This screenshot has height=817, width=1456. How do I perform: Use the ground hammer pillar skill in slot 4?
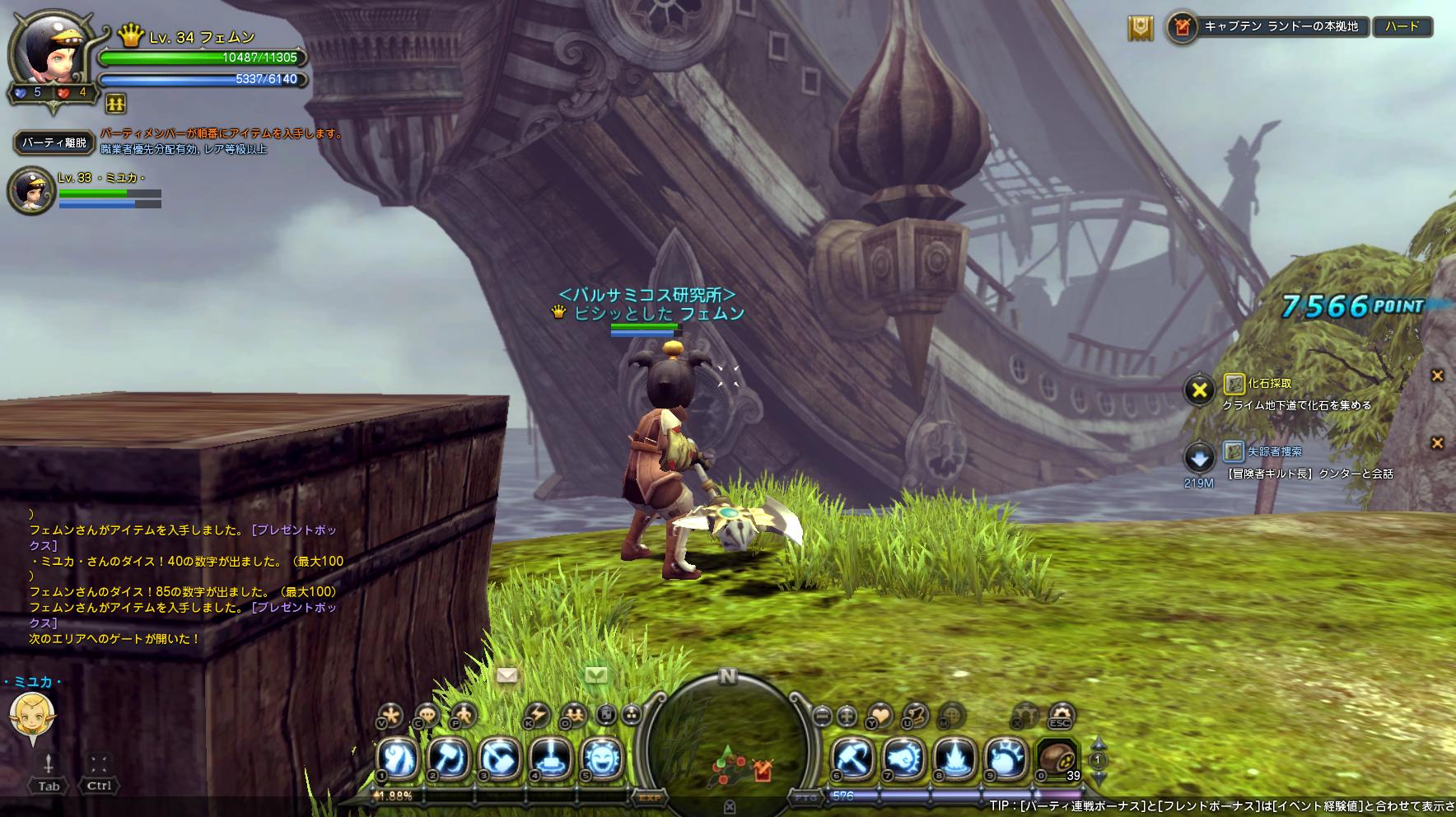point(550,757)
